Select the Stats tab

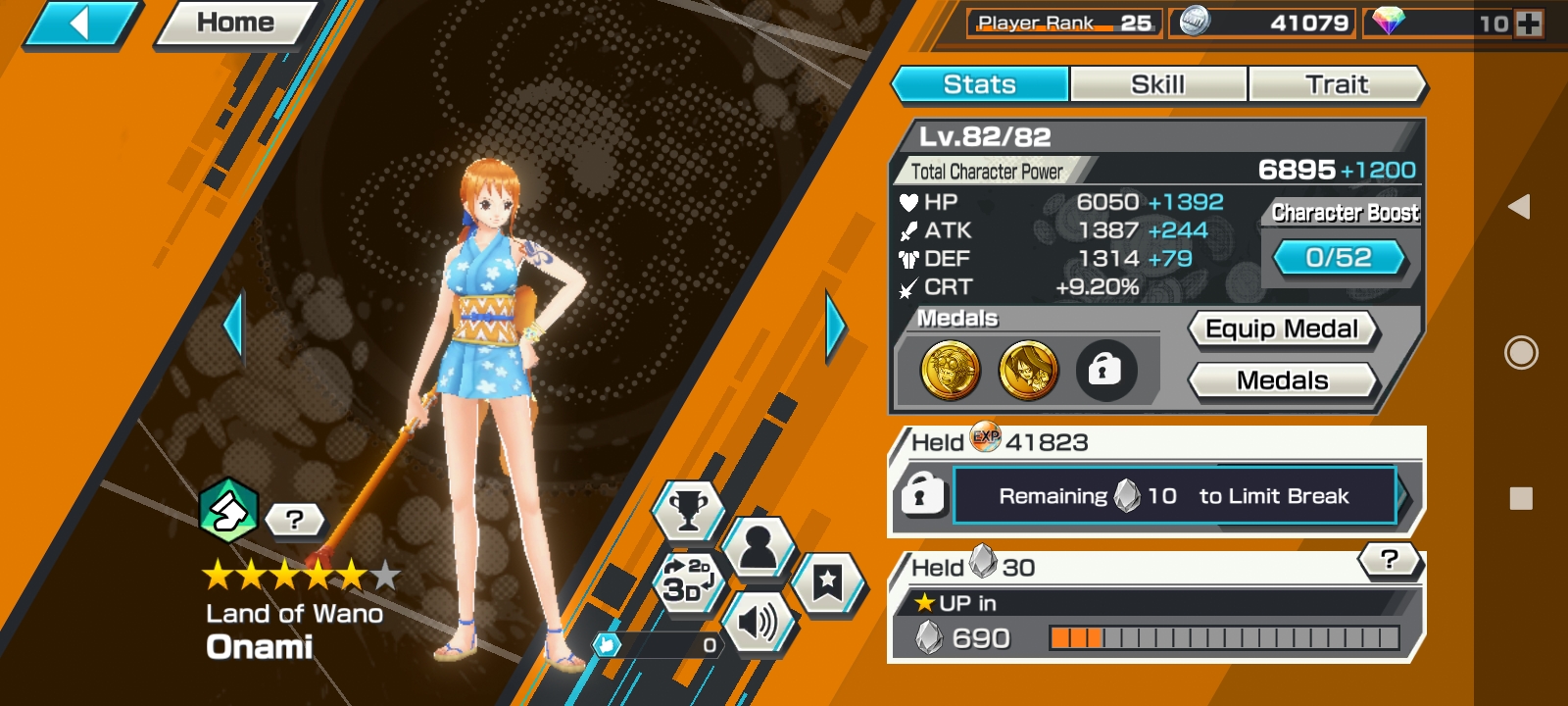click(x=979, y=84)
